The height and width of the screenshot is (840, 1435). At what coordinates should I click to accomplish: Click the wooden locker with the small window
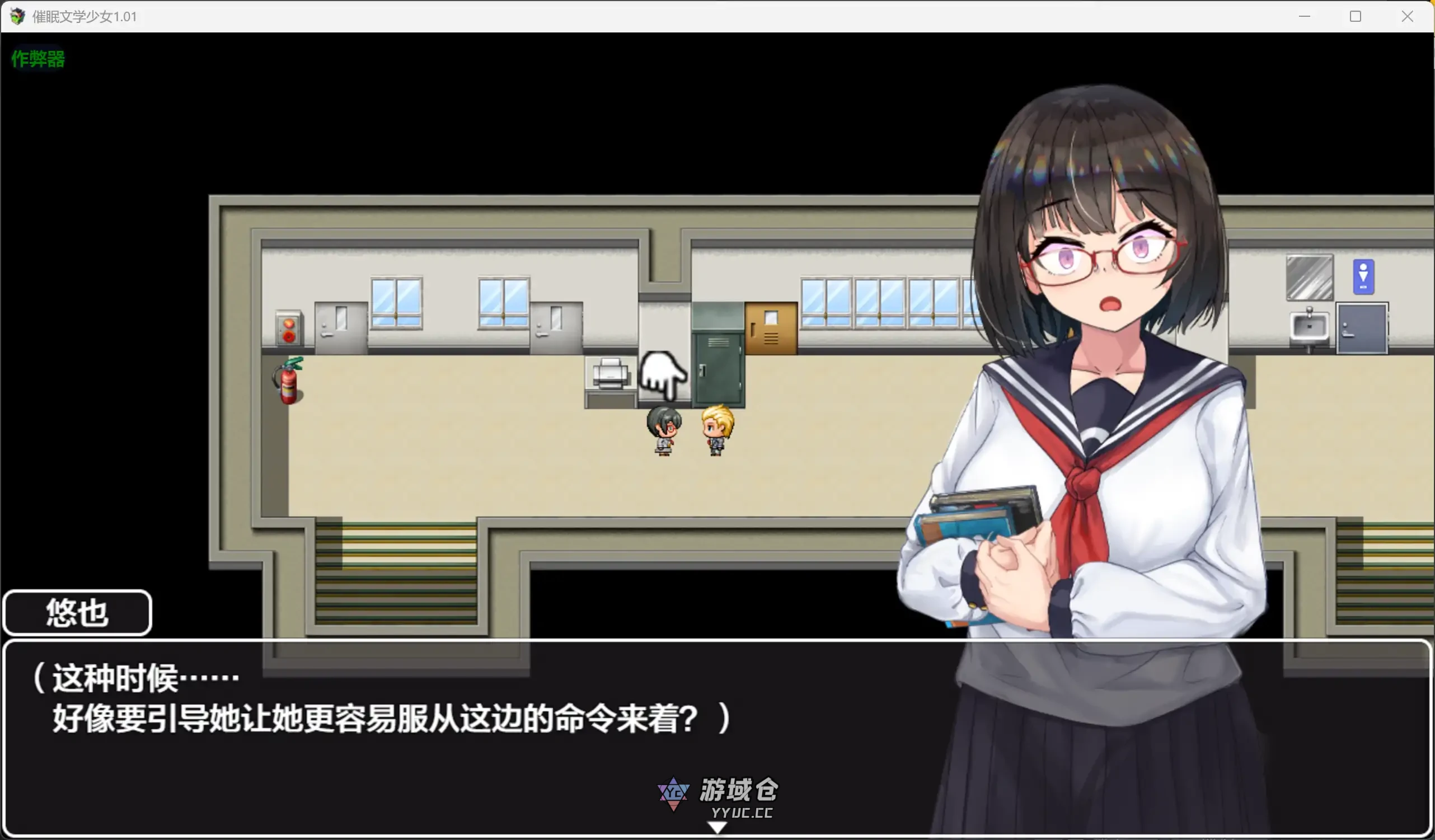771,327
